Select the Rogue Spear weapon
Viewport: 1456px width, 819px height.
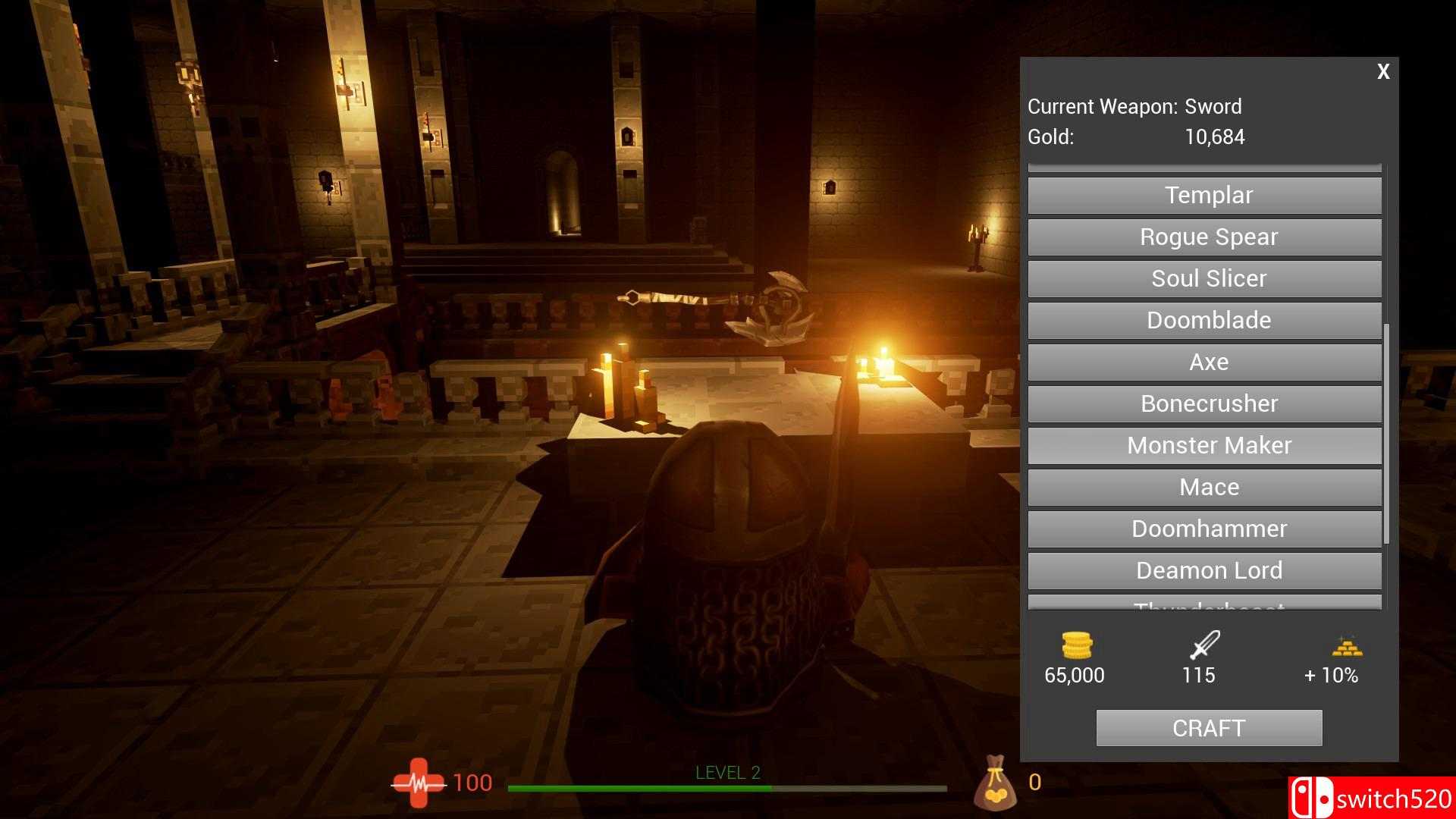pos(1209,237)
